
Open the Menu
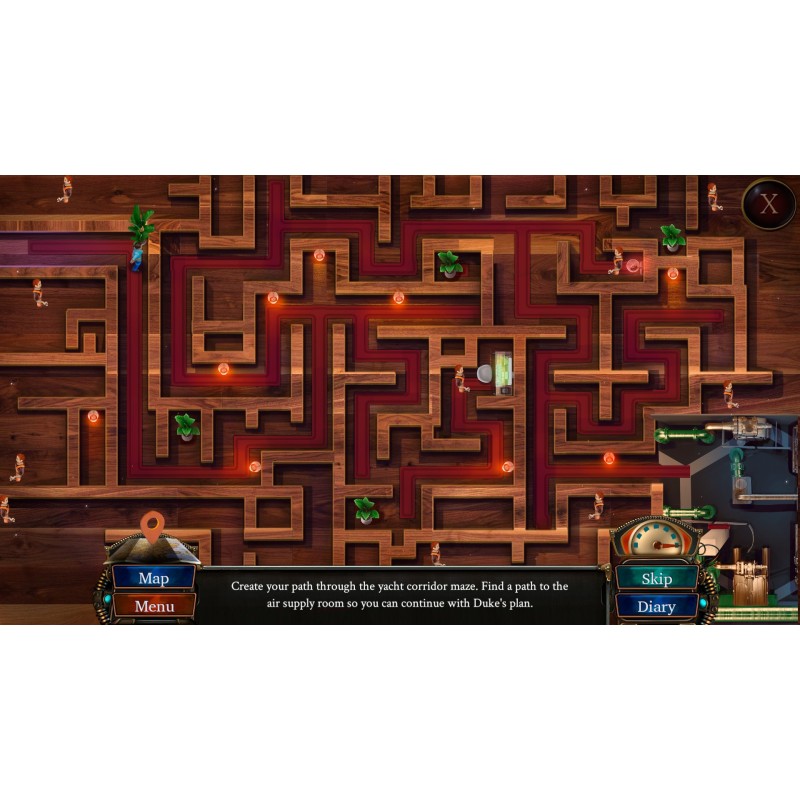pyautogui.click(x=153, y=606)
